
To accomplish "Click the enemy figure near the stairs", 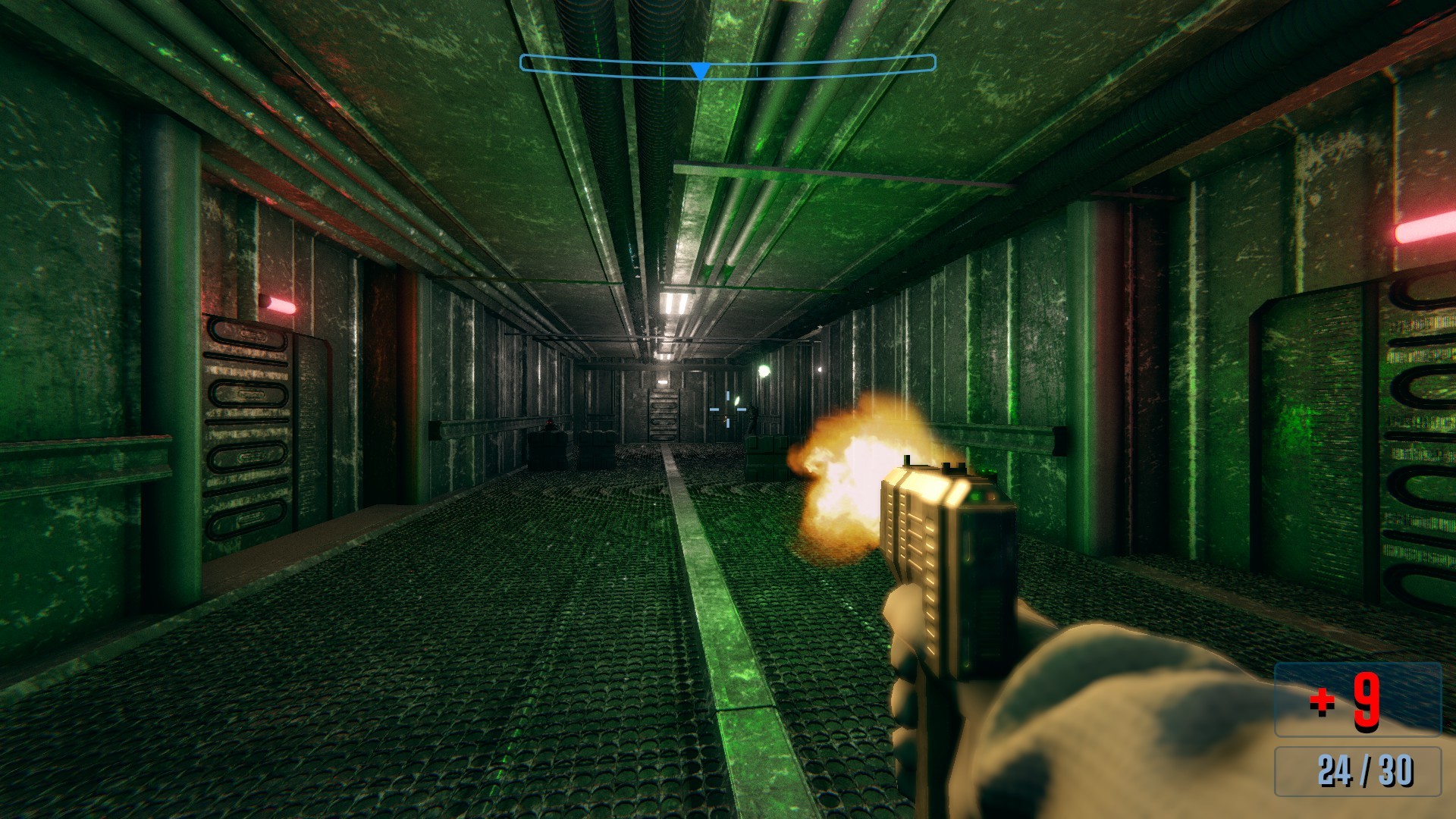I will [x=752, y=417].
